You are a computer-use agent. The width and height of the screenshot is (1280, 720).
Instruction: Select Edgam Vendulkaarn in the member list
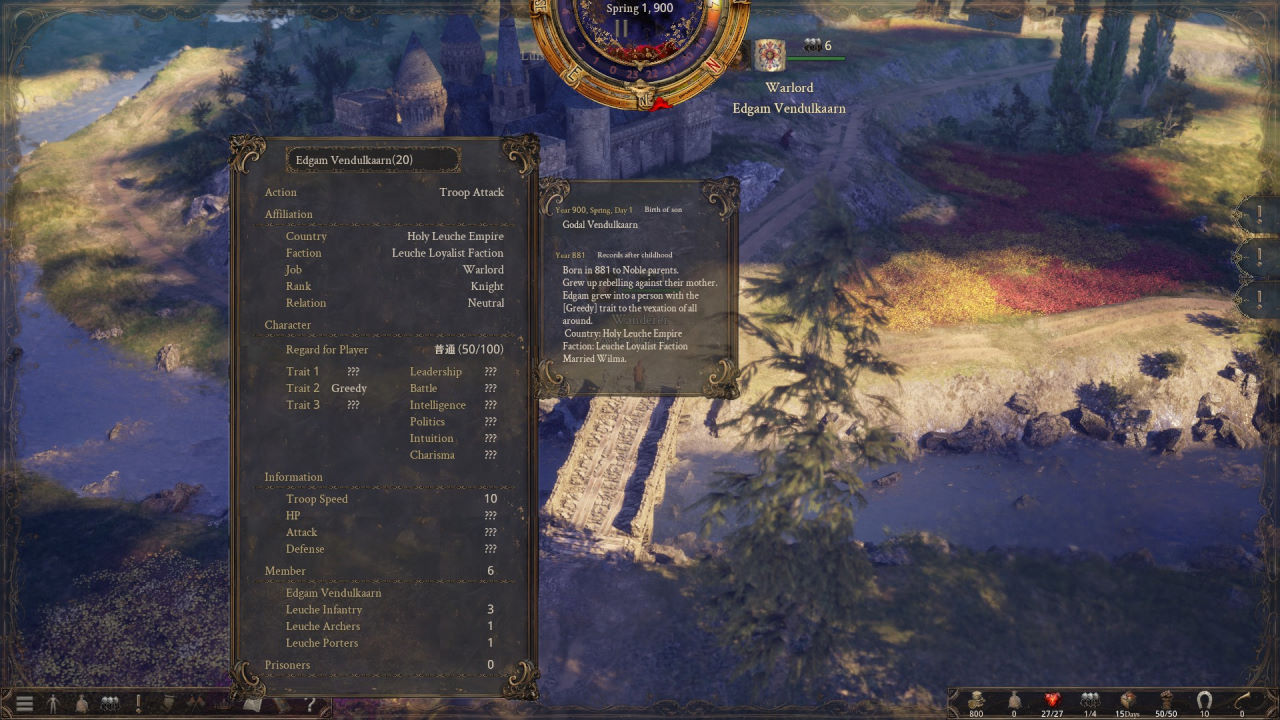334,593
